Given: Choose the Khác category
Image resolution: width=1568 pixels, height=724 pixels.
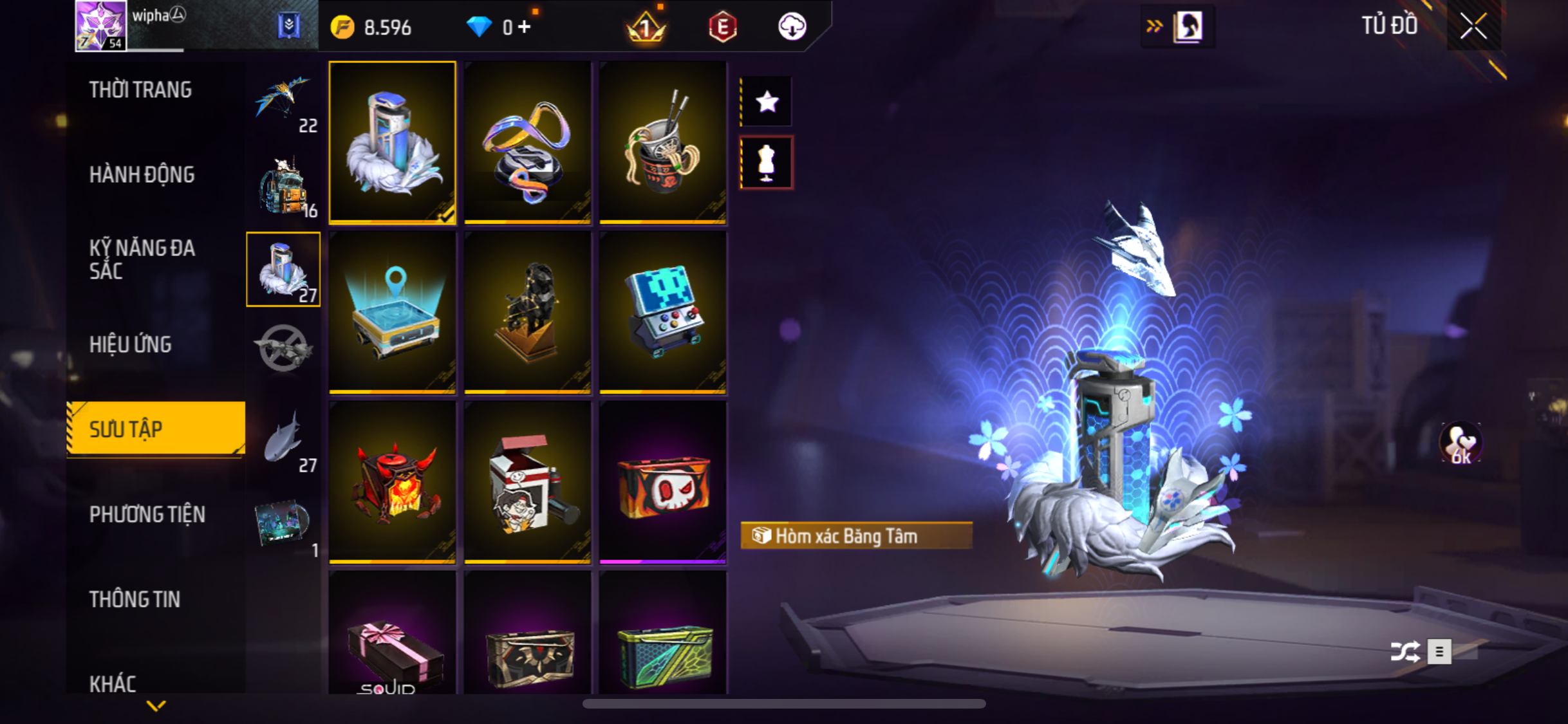Looking at the screenshot, I should [113, 683].
